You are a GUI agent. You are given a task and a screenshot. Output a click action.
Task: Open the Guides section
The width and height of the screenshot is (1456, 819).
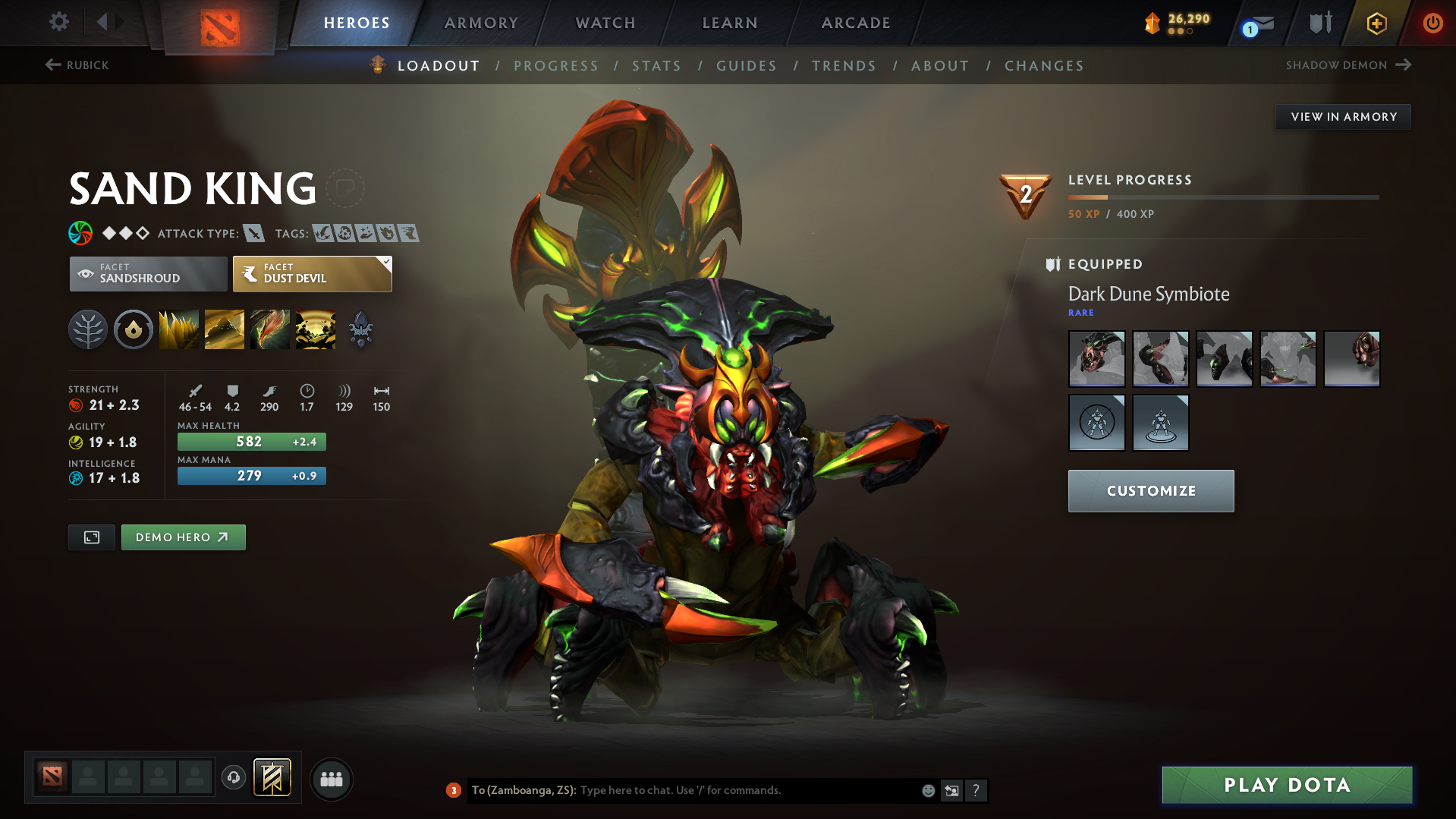747,66
